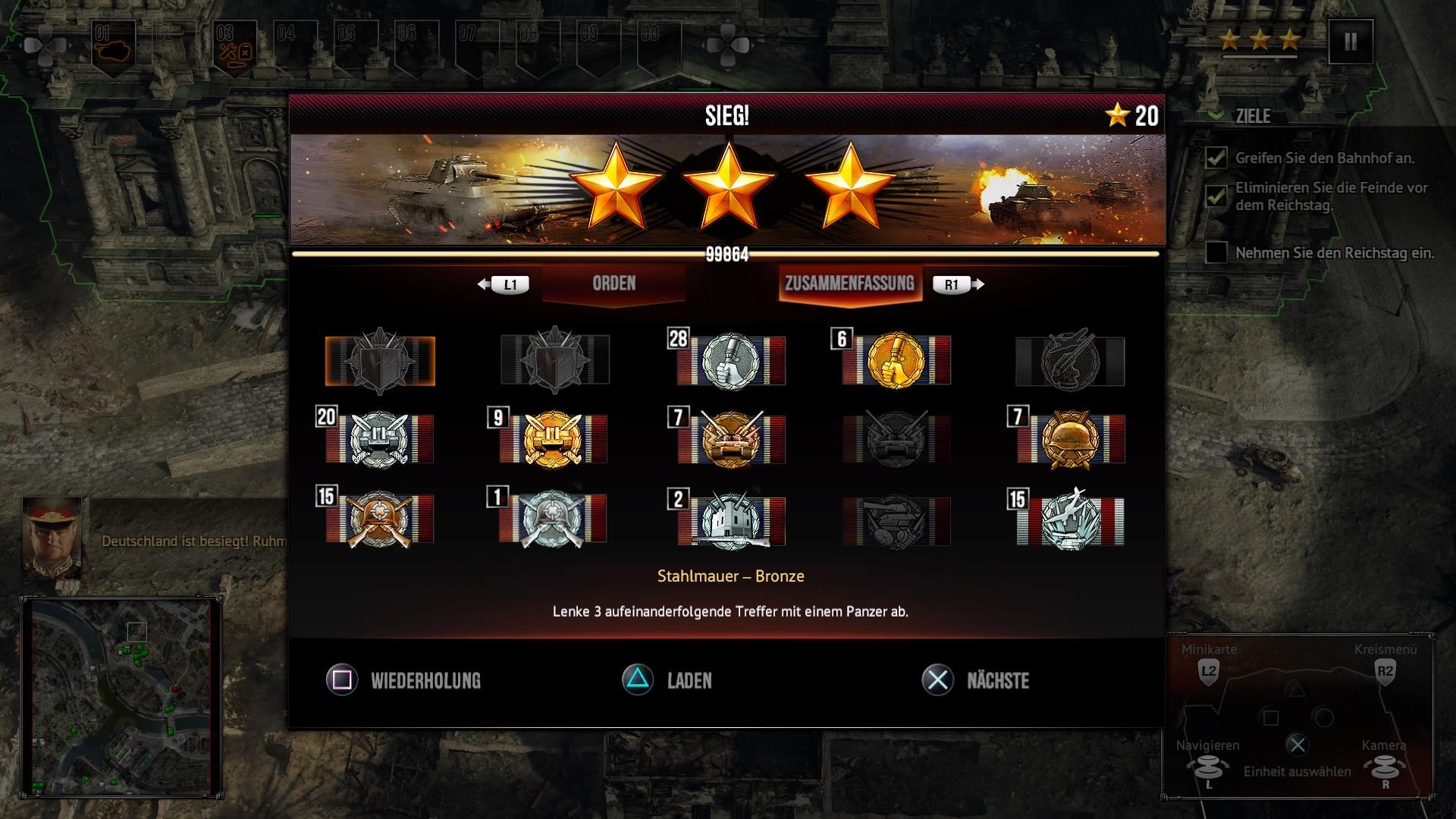
Task: Select the highlighted Stahlmauer Bronze medal
Action: [x=380, y=361]
